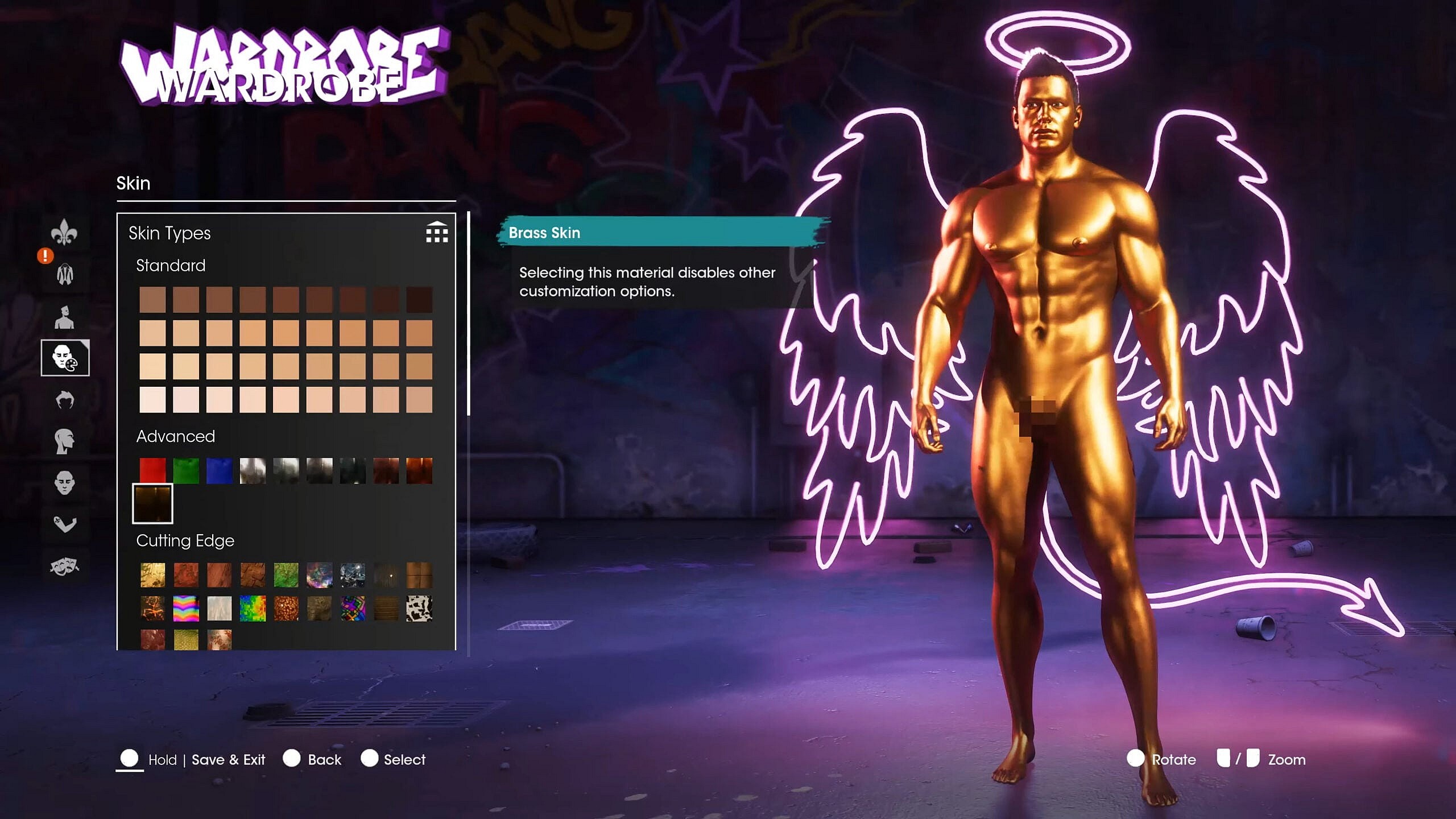Open the bald face front-view category

click(x=64, y=483)
